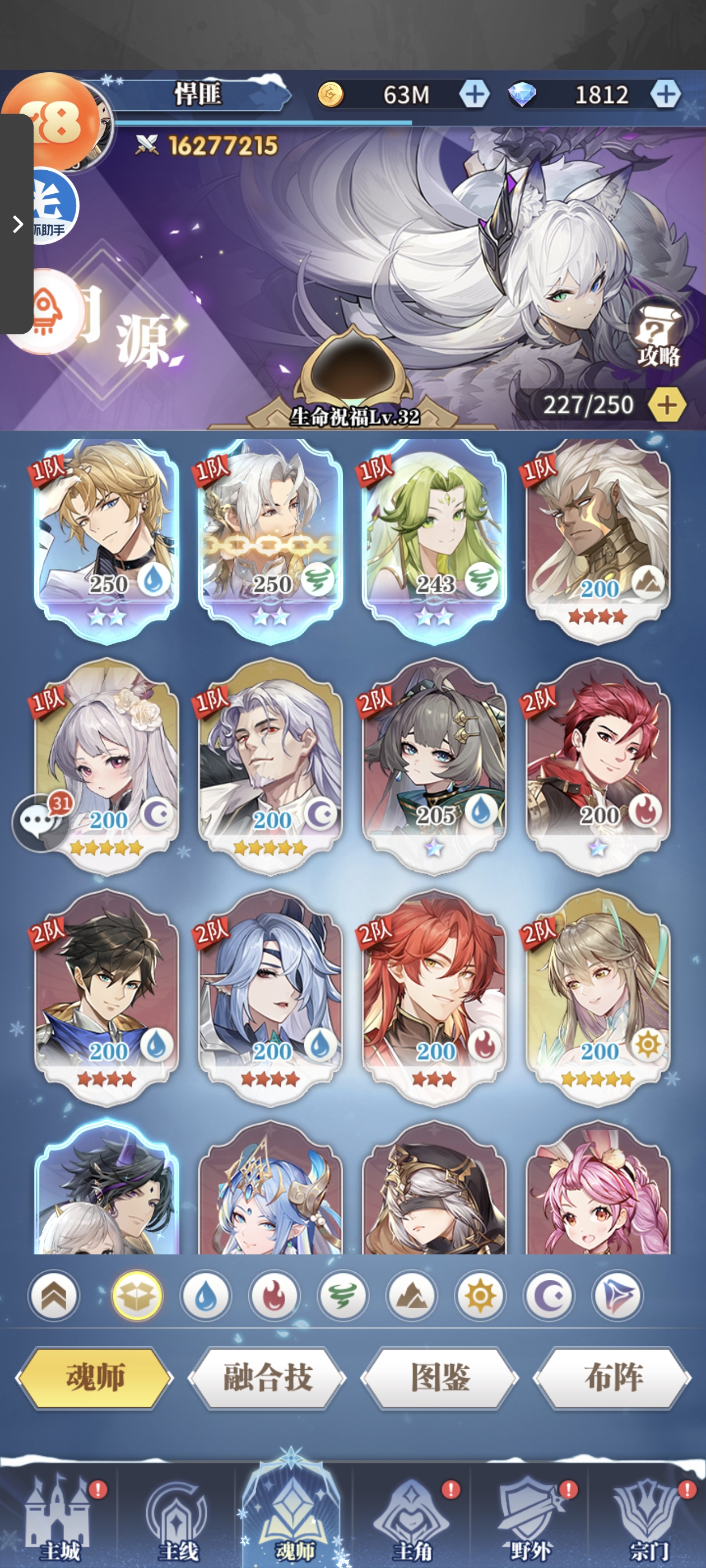Open the 布阵 formation tab
The height and width of the screenshot is (1568, 706).
pyautogui.click(x=613, y=1378)
